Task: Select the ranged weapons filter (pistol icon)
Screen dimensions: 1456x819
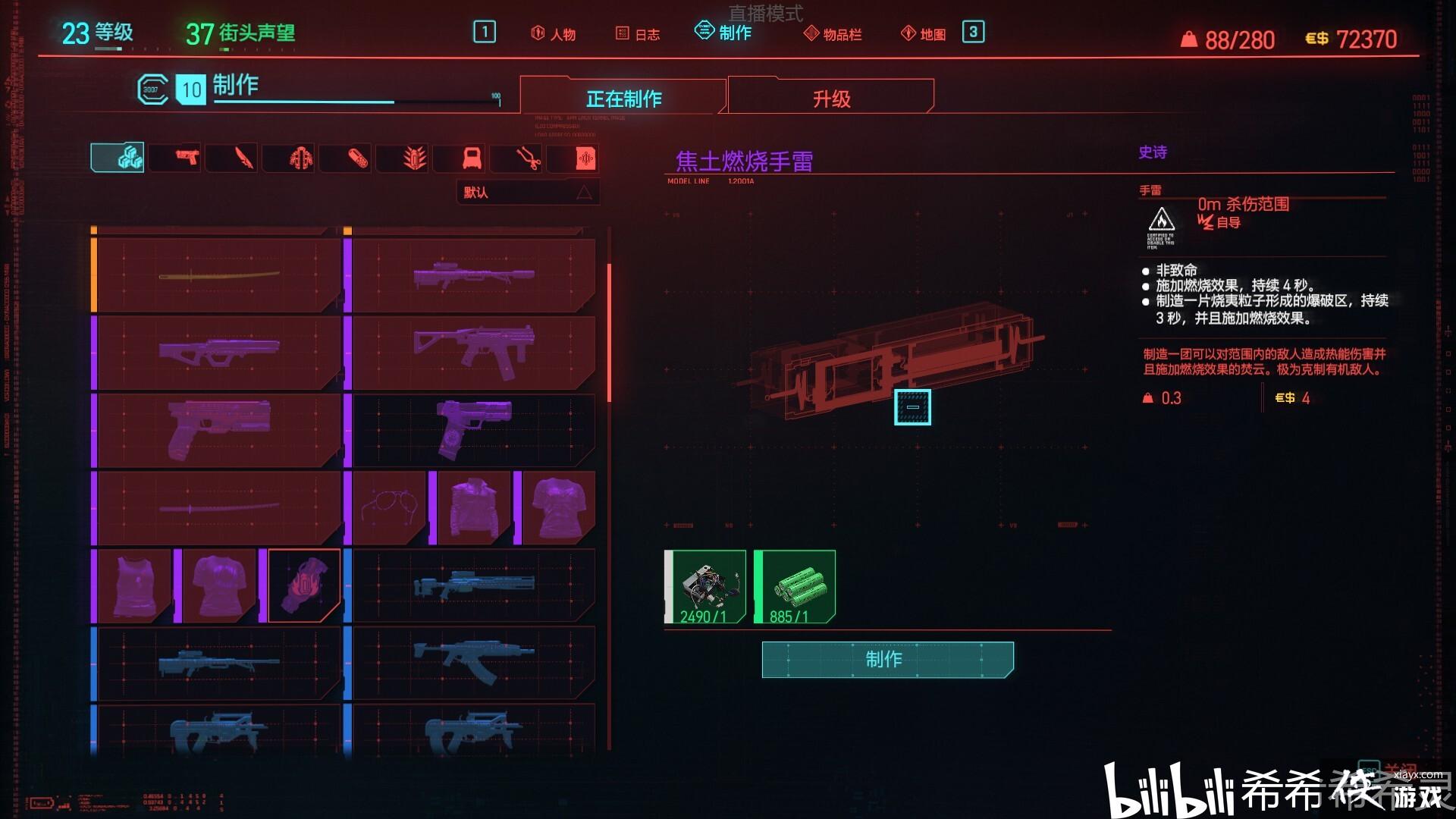Action: point(174,157)
